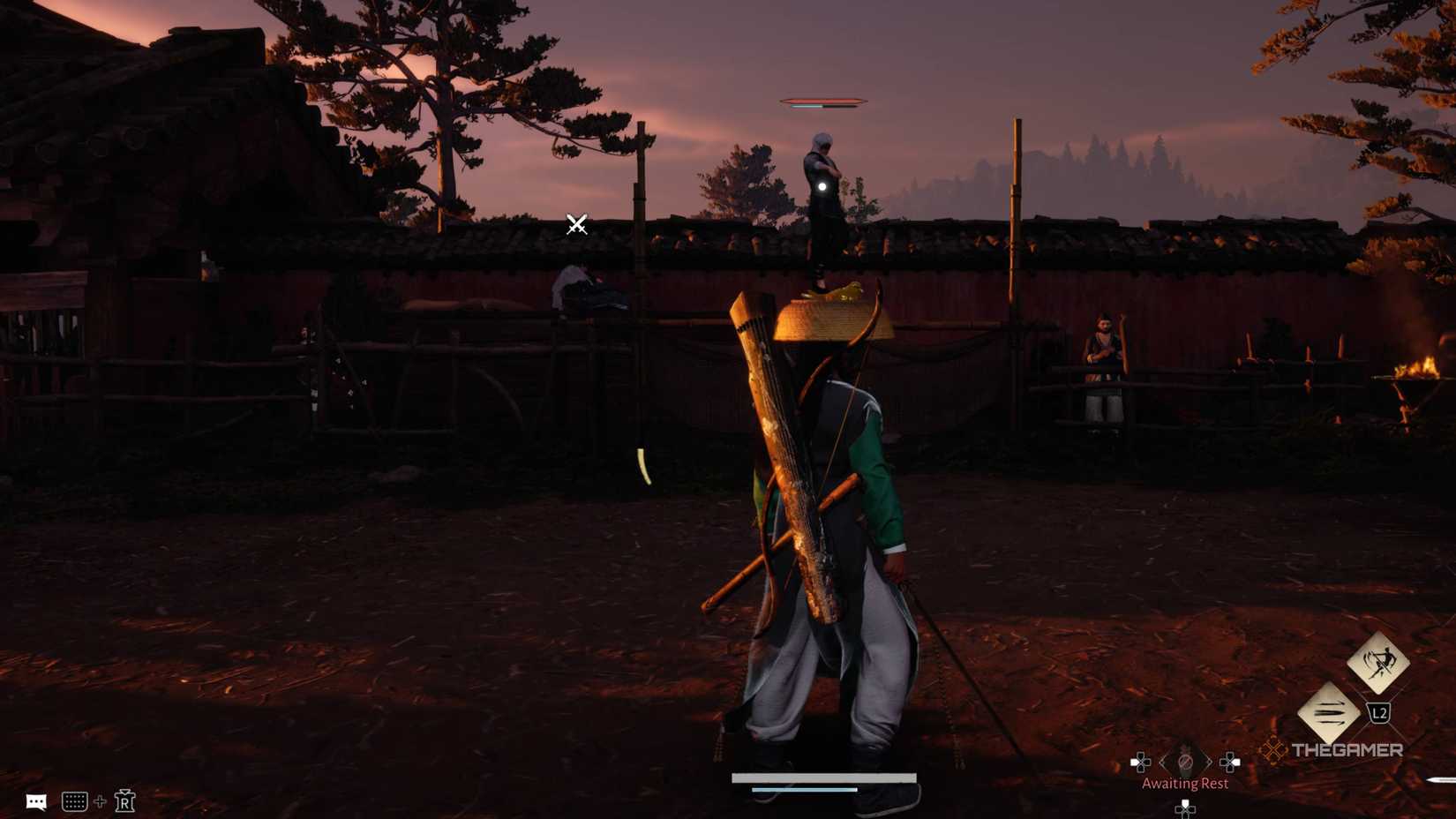Toggle the plus icon between keyboard and R icons

point(100,801)
